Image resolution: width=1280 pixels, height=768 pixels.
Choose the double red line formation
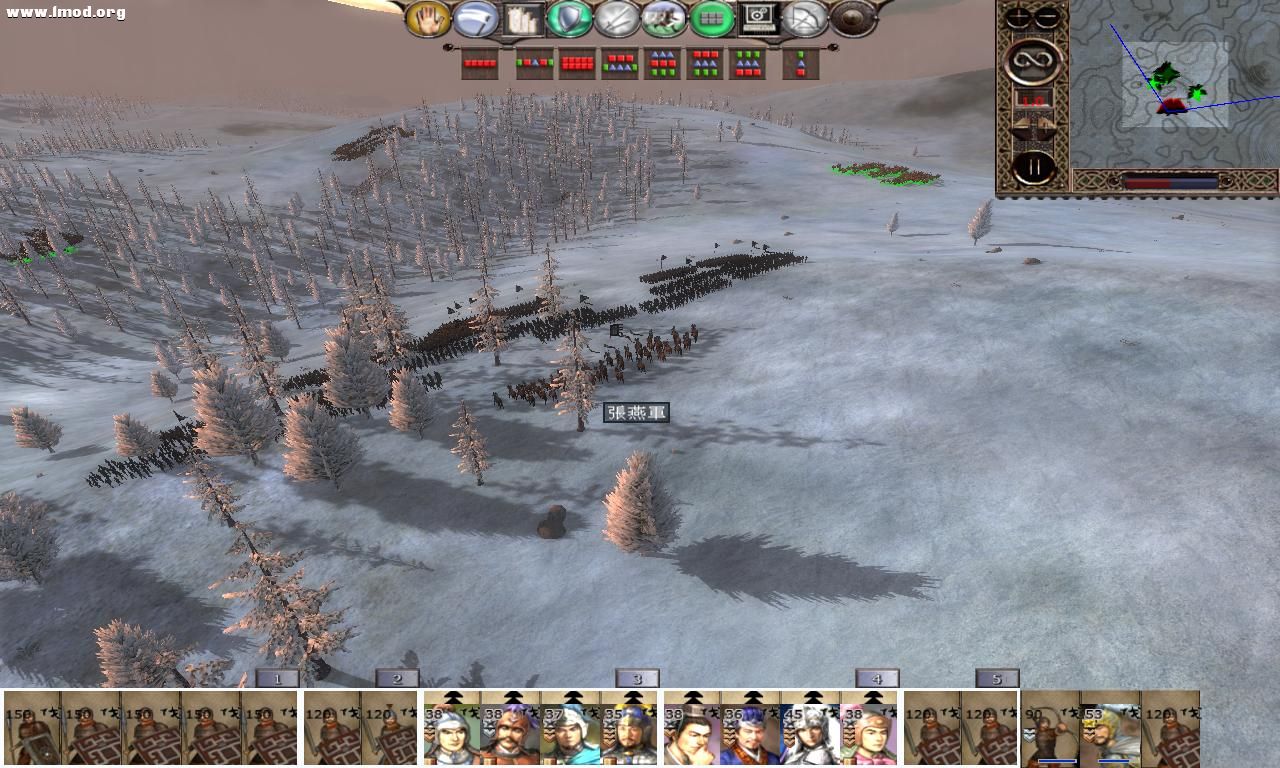click(x=577, y=64)
